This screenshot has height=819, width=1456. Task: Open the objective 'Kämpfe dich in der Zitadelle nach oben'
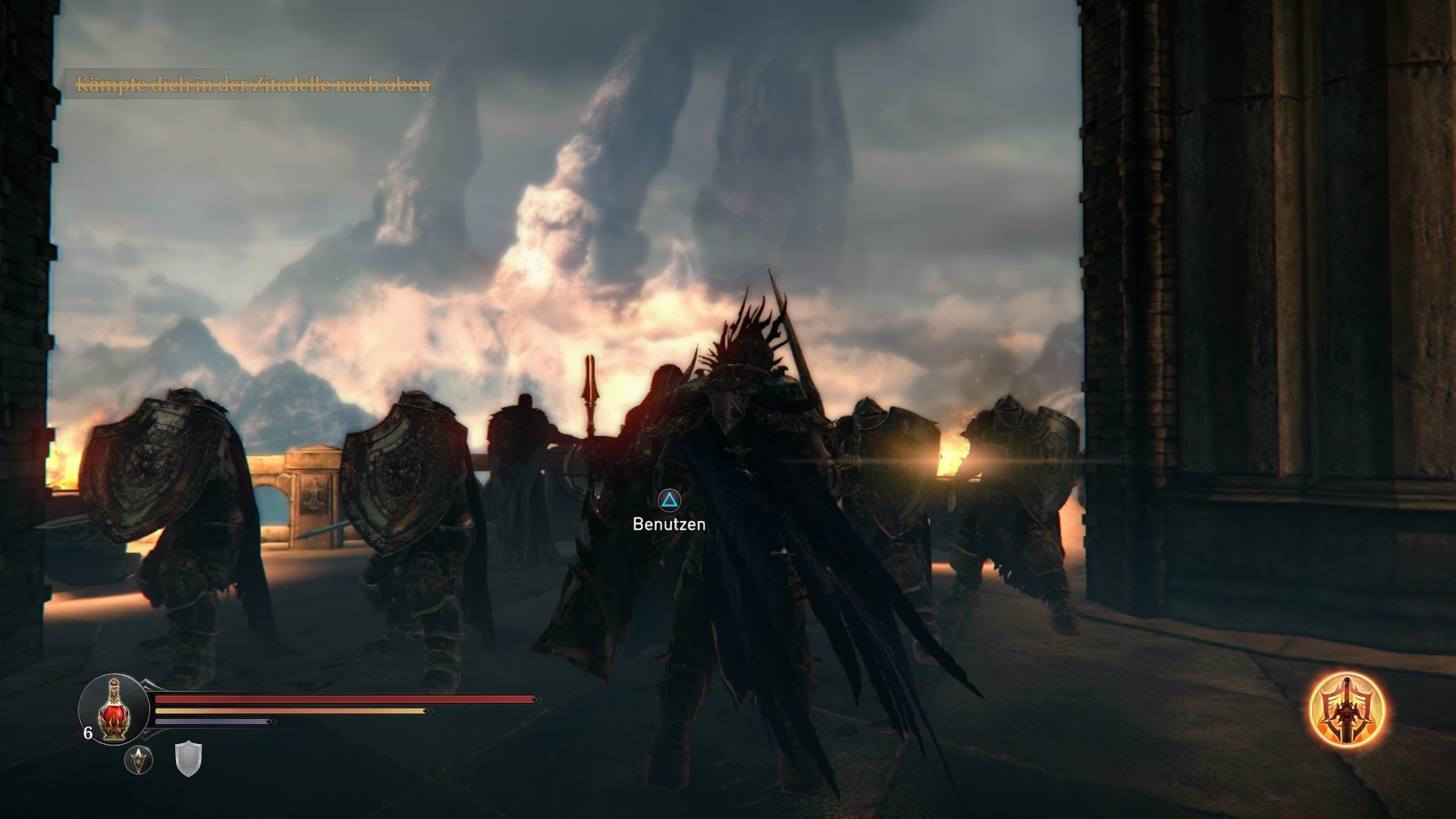pos(253,86)
